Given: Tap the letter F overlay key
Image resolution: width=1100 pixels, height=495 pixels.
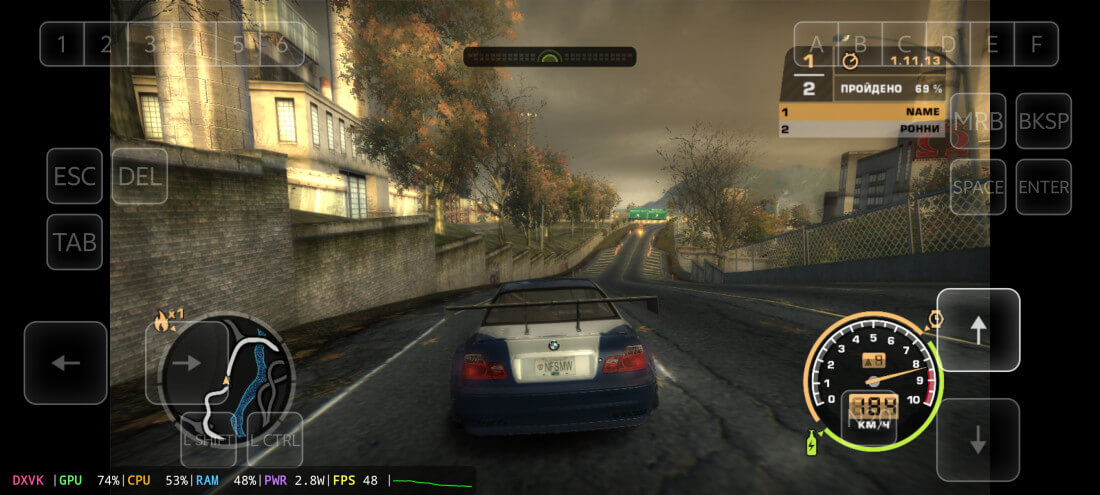Looking at the screenshot, I should tap(1036, 44).
